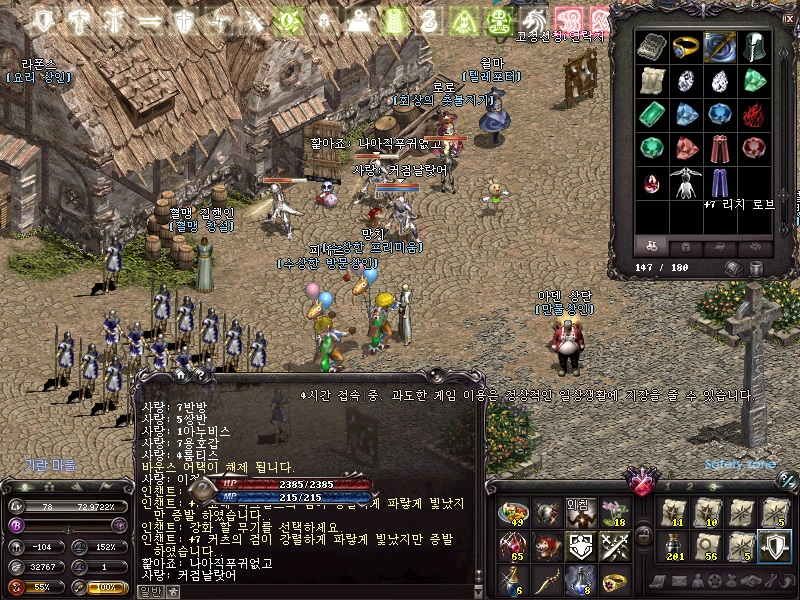This screenshot has height=600, width=800.
Task: Select the dark helmet in inventory
Action: coord(753,46)
